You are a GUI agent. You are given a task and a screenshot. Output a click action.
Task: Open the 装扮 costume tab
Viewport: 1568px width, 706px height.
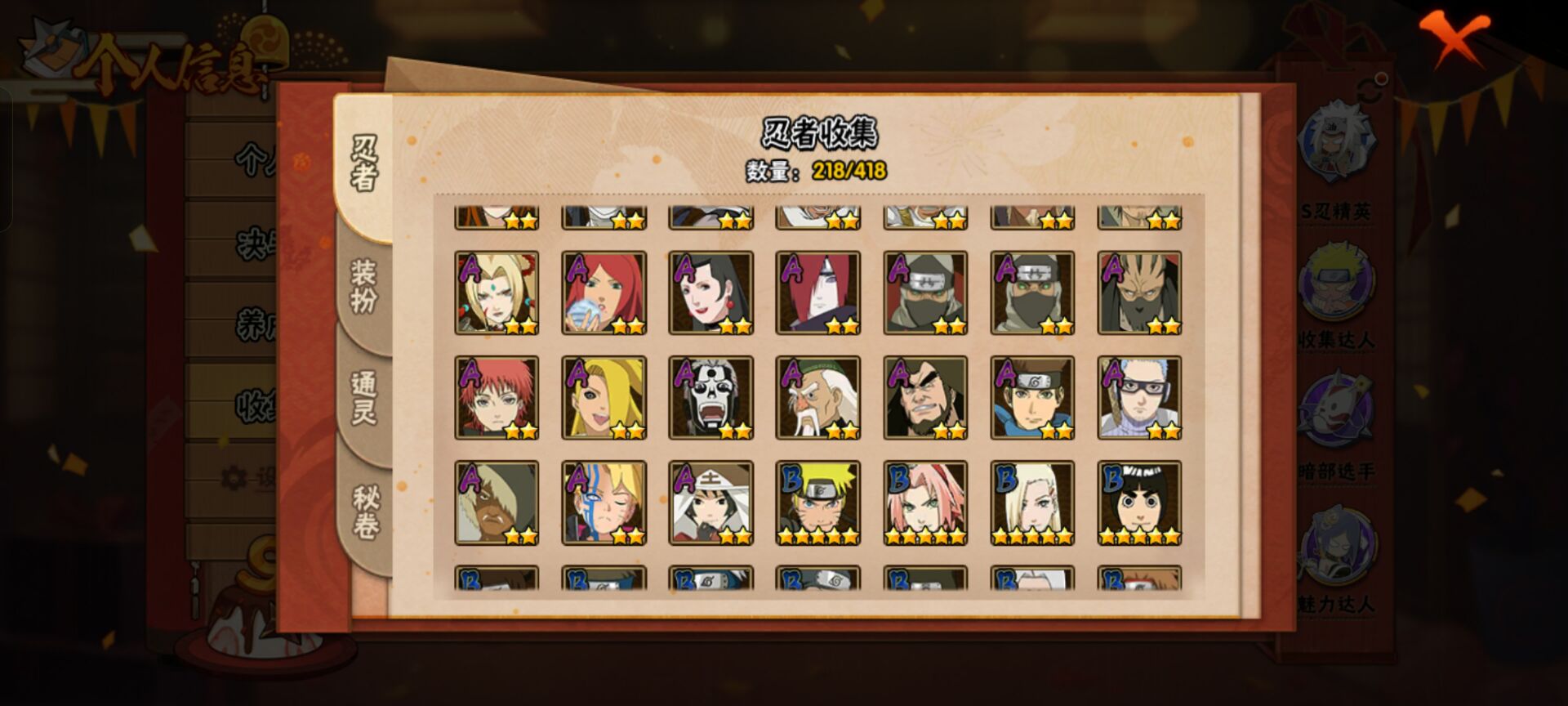pos(364,286)
